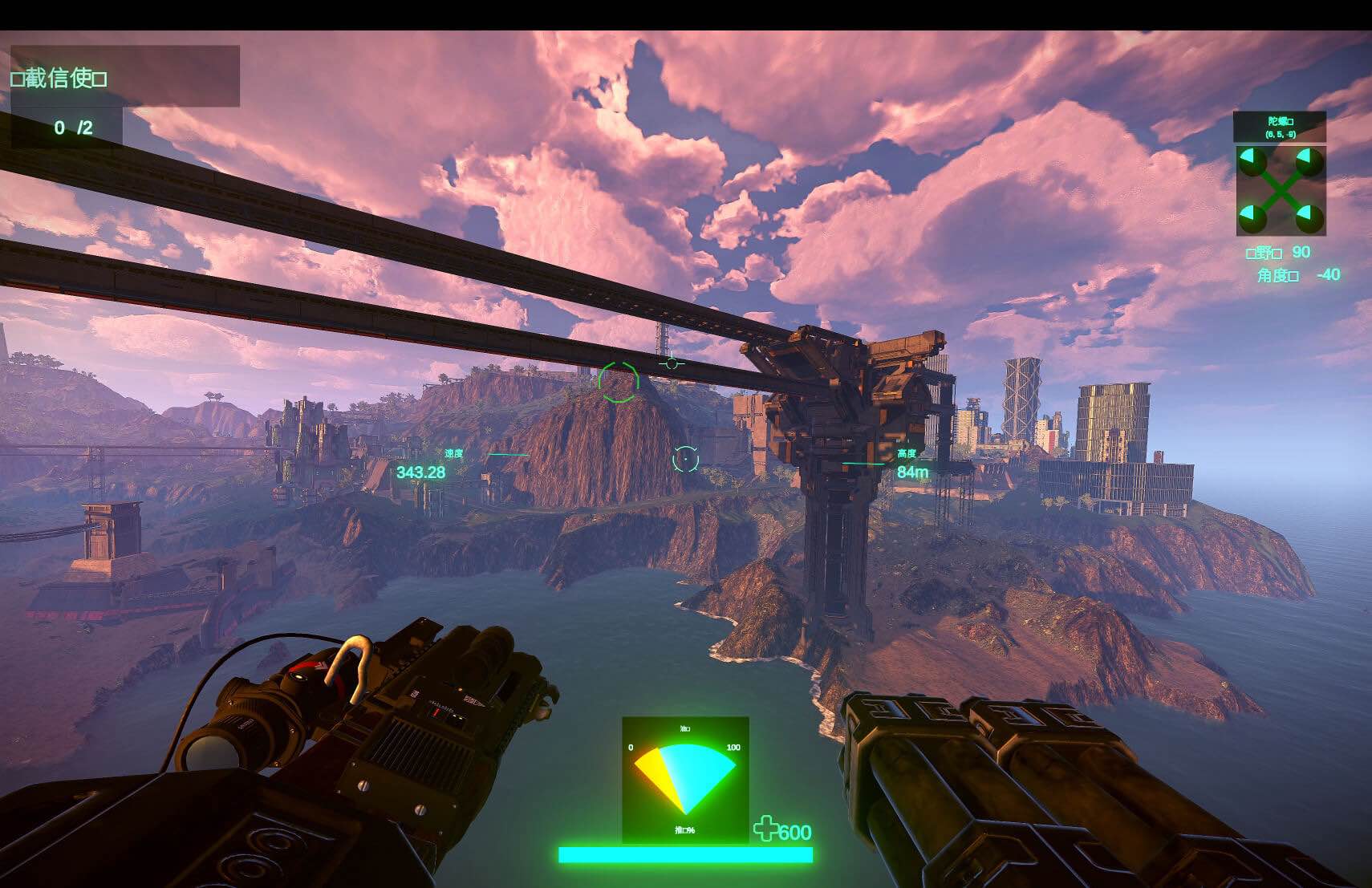The width and height of the screenshot is (1372, 888).
Task: Click the top-right rotor indicator on the gyroscope panel
Action: click(1309, 163)
